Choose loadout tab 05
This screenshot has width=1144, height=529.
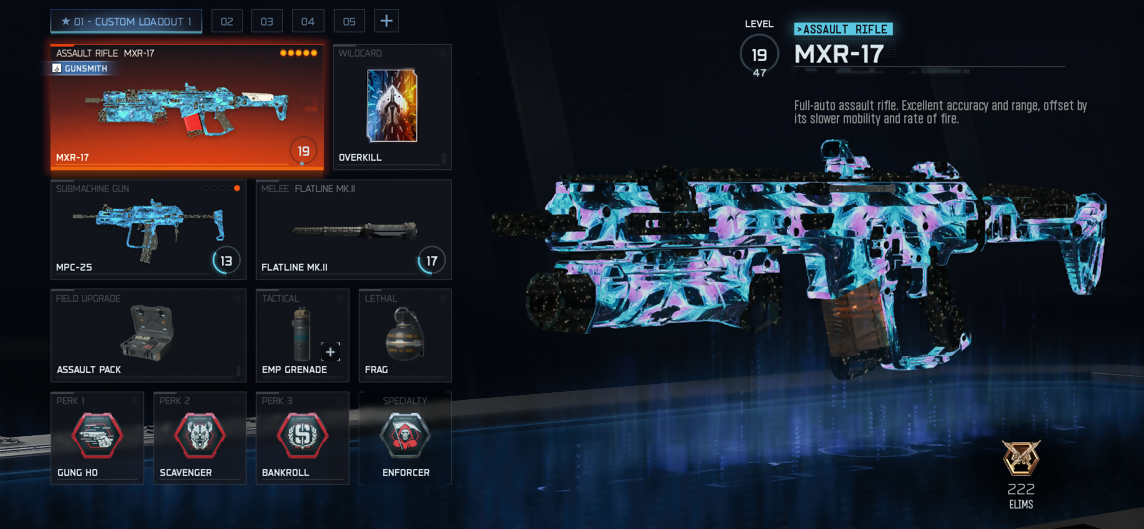point(349,21)
